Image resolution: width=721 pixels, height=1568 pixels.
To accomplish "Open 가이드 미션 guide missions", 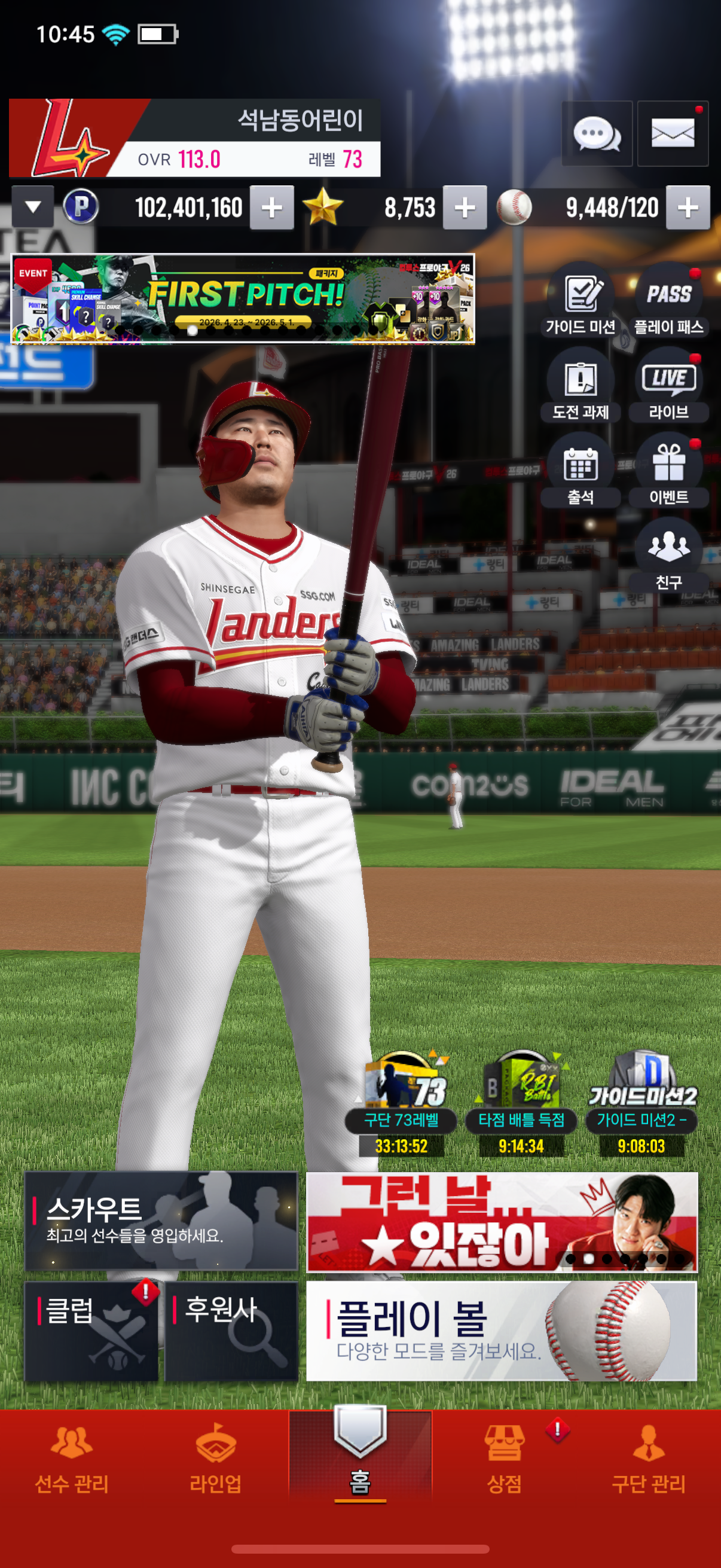I will (x=581, y=301).
